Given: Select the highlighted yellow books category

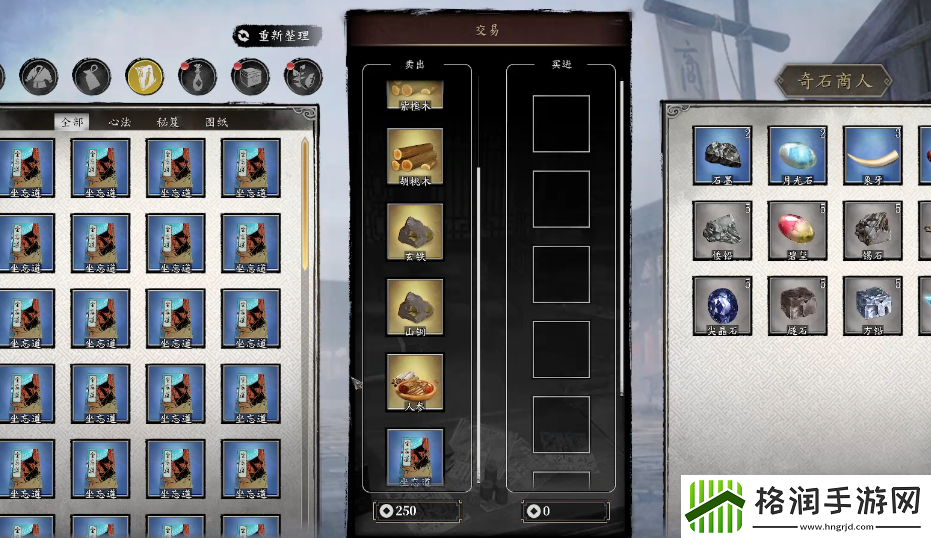Looking at the screenshot, I should [144, 75].
